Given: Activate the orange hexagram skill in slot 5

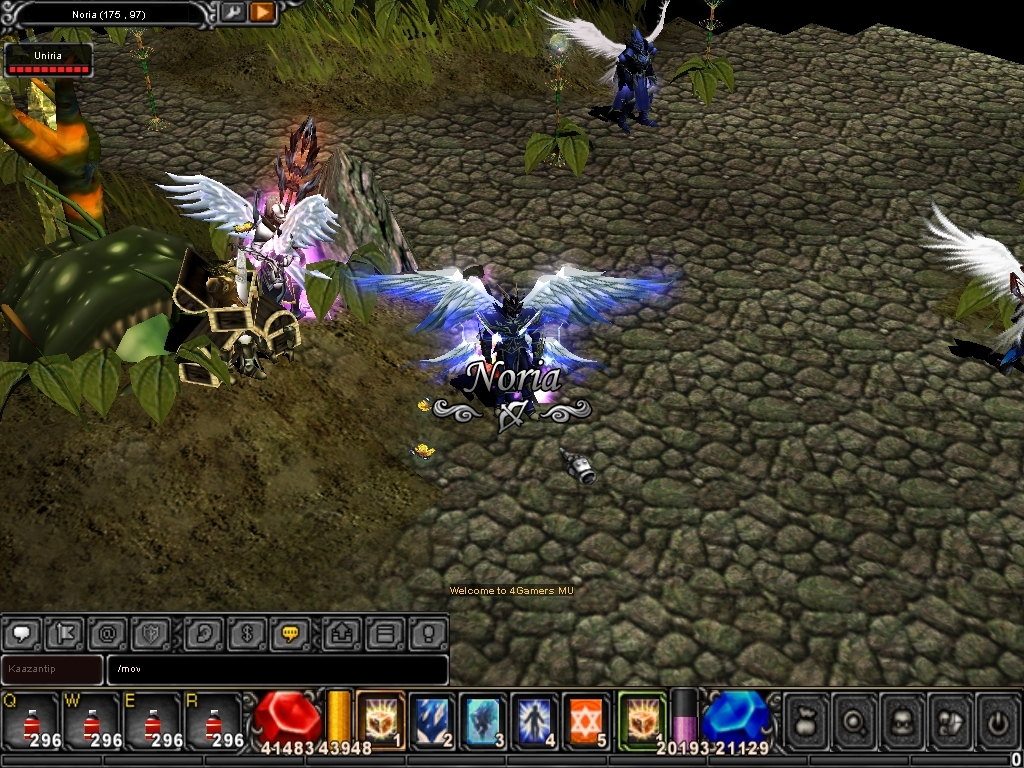Looking at the screenshot, I should coord(586,718).
